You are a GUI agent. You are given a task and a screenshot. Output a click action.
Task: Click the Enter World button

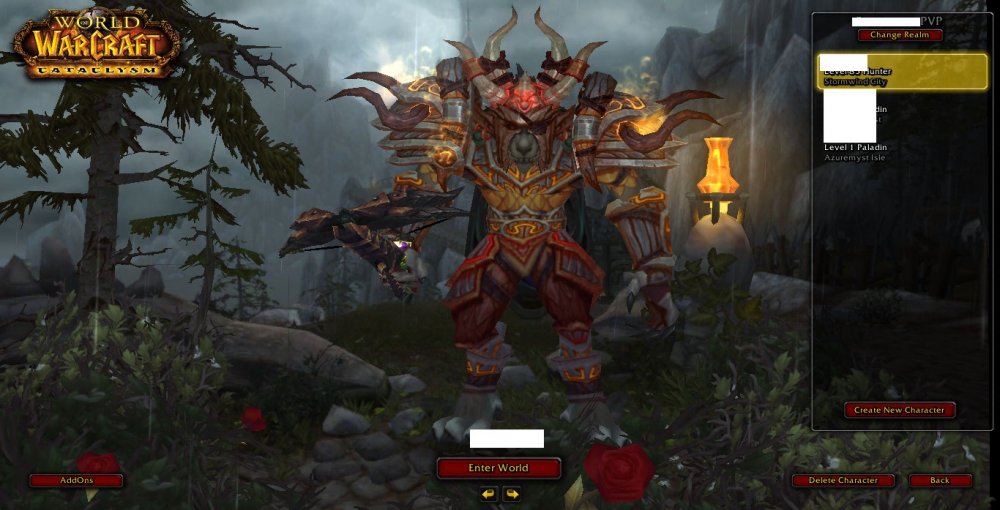pyautogui.click(x=498, y=468)
